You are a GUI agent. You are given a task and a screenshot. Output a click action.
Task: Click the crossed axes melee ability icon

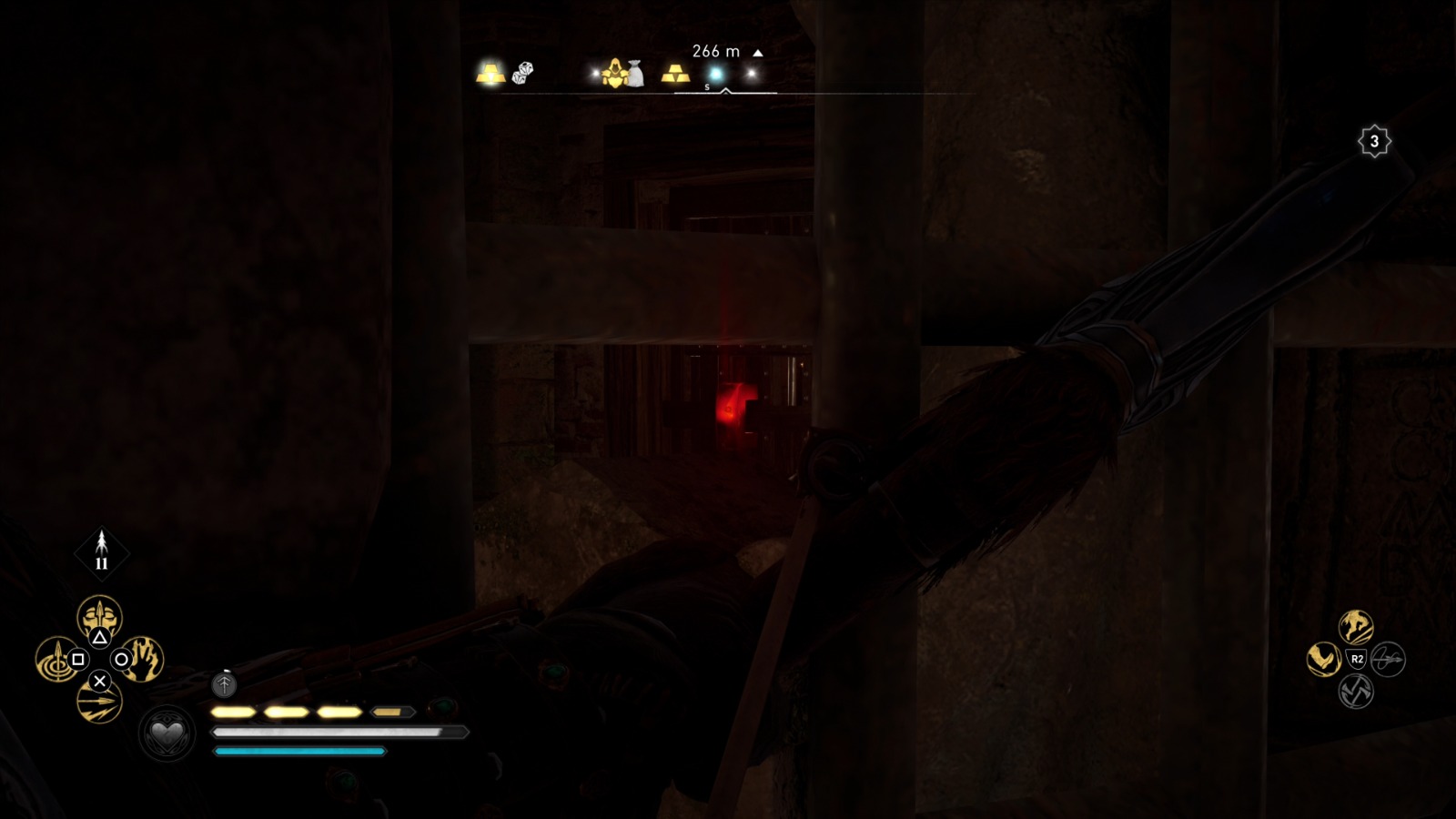[1354, 692]
